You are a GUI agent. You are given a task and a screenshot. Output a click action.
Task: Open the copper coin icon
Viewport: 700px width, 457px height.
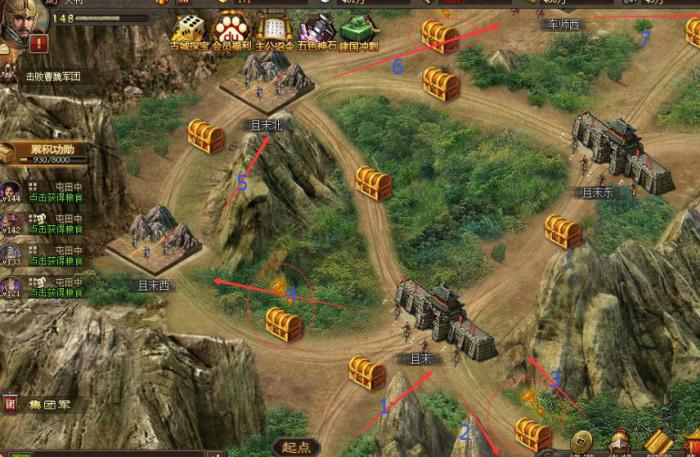pyautogui.click(x=581, y=441)
